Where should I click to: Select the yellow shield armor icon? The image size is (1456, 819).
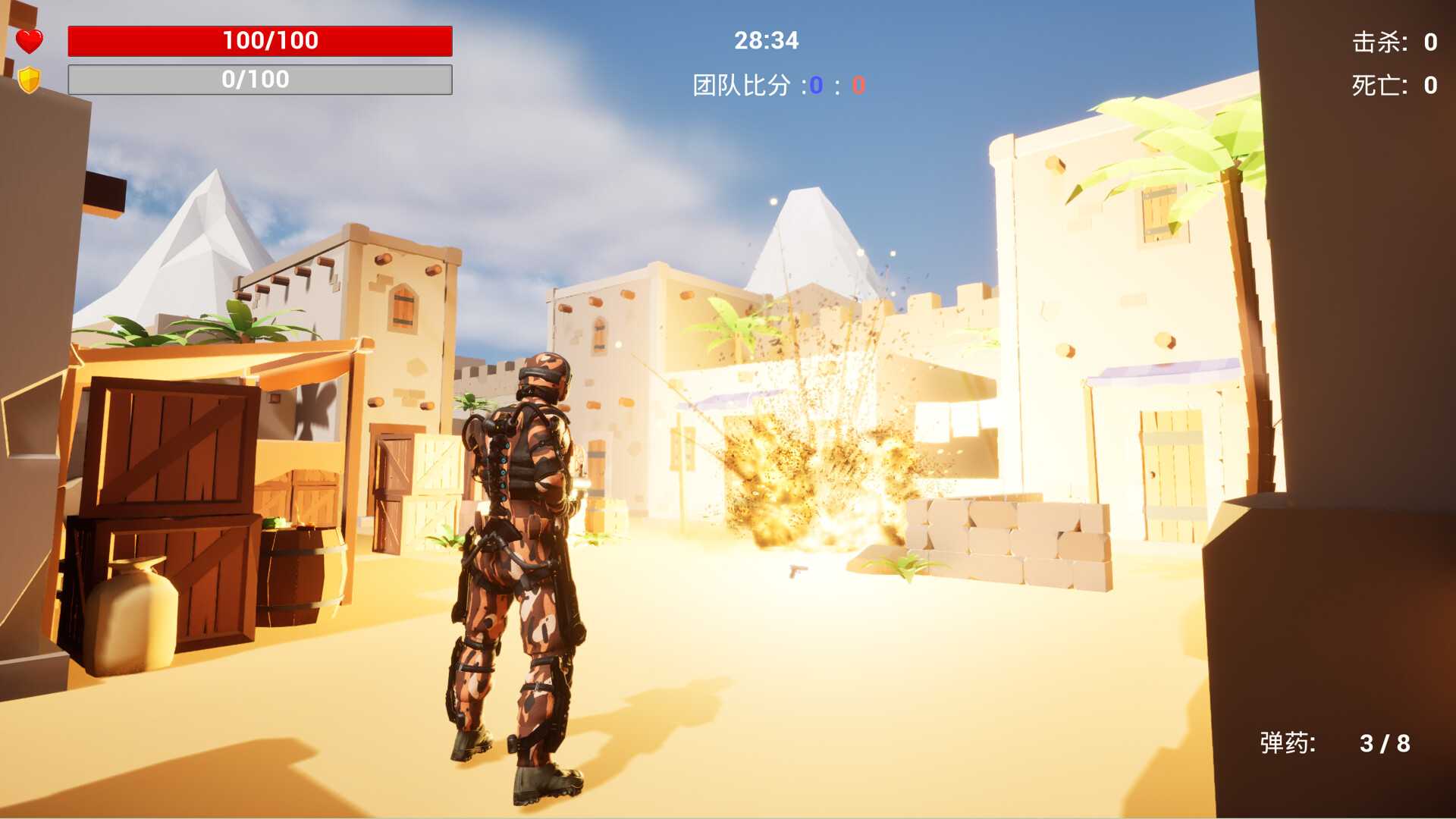pyautogui.click(x=29, y=78)
